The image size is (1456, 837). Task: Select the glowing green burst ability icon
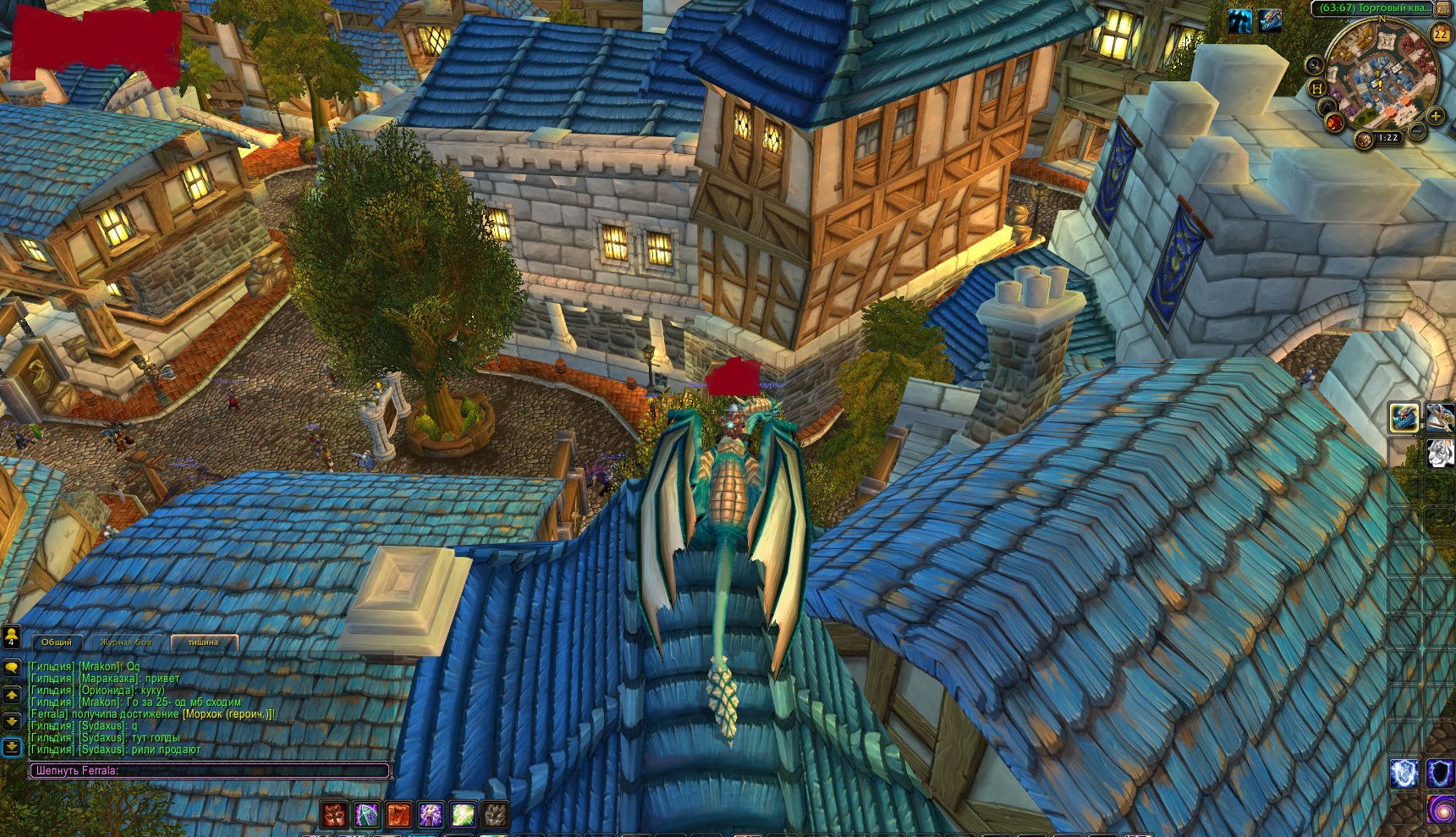point(463,815)
